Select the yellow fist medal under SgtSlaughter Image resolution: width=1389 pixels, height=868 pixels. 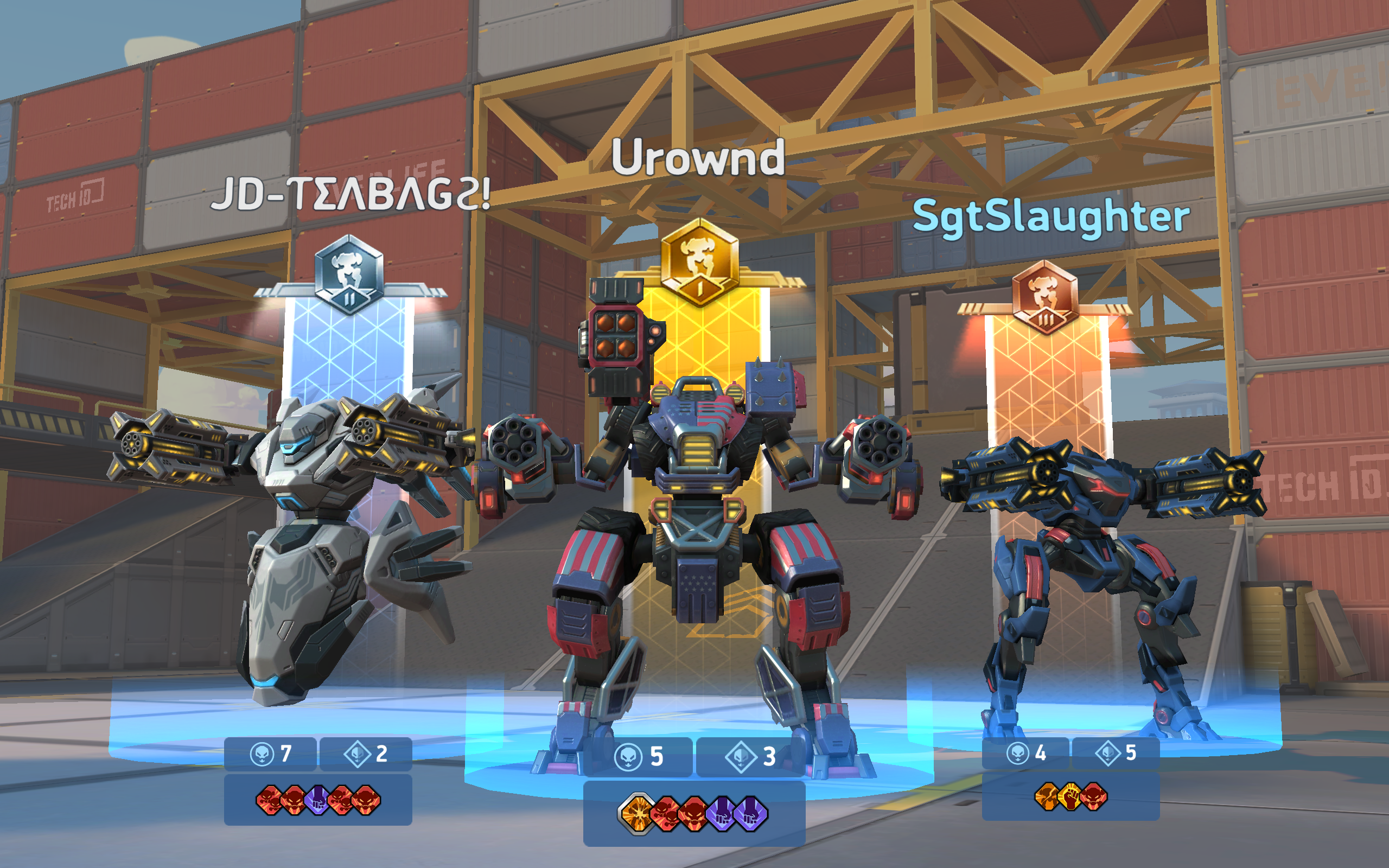(1069, 797)
